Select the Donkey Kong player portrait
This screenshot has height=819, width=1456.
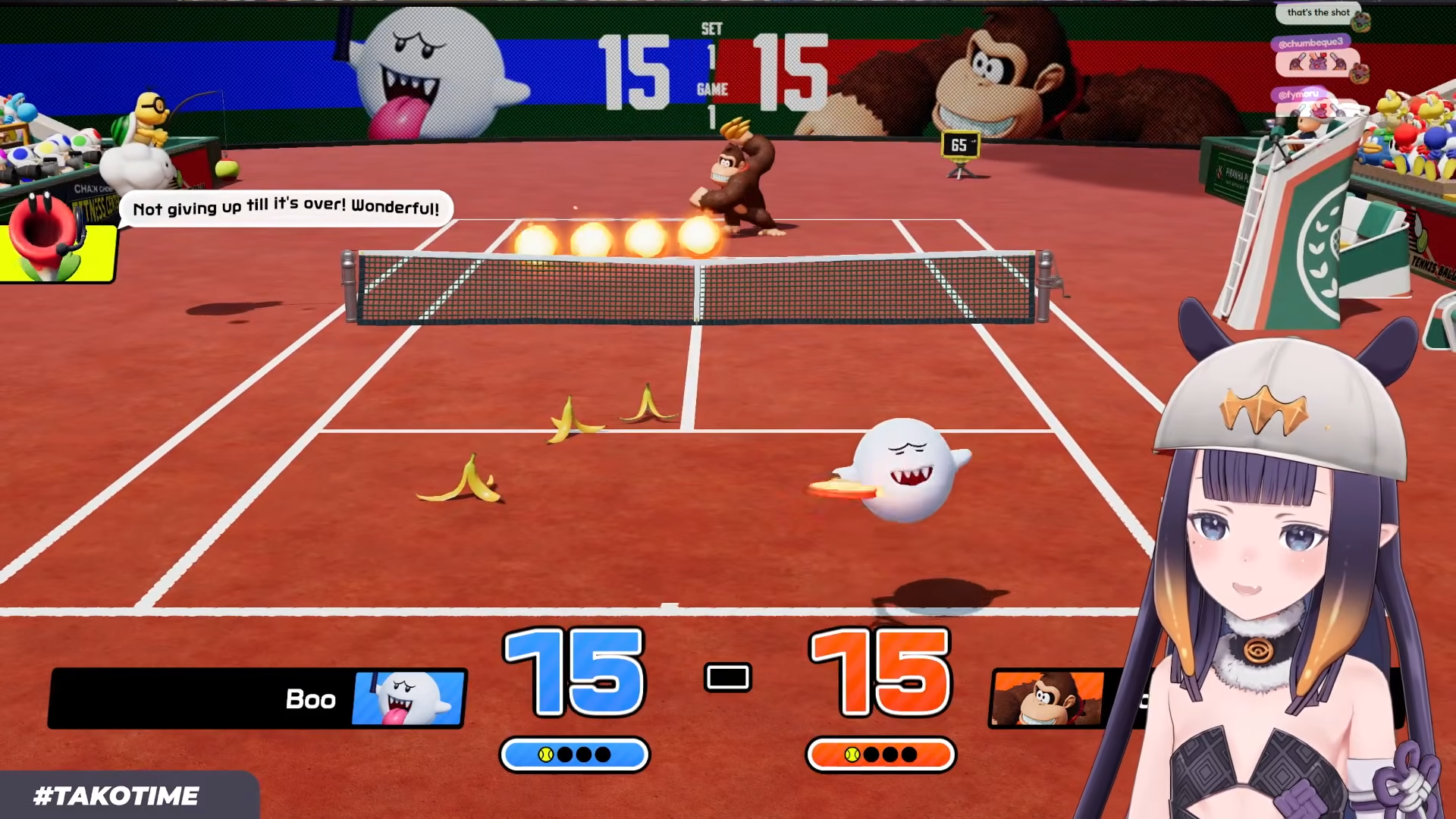click(1048, 698)
